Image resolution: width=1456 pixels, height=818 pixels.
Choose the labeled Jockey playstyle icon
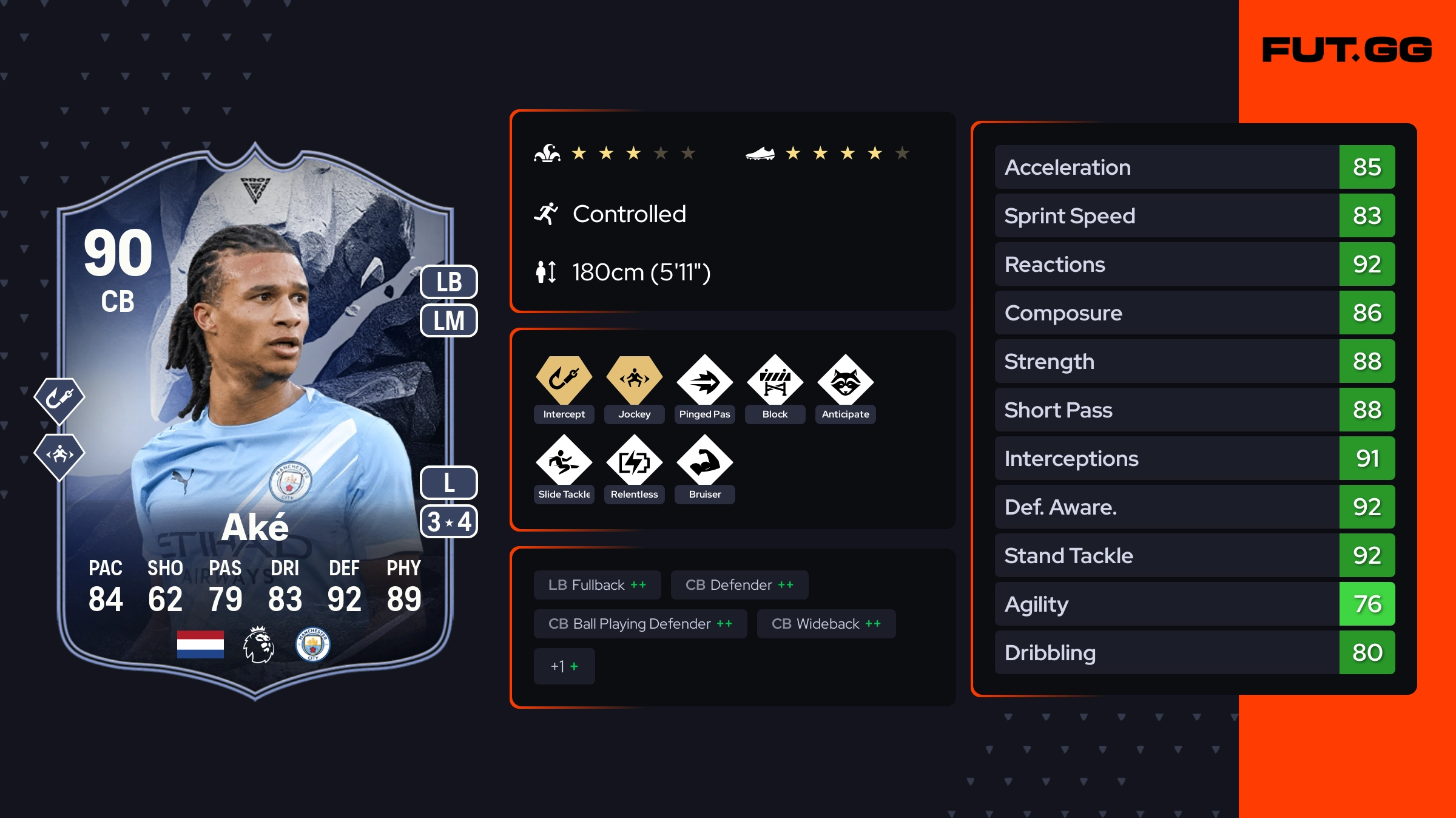(x=634, y=381)
